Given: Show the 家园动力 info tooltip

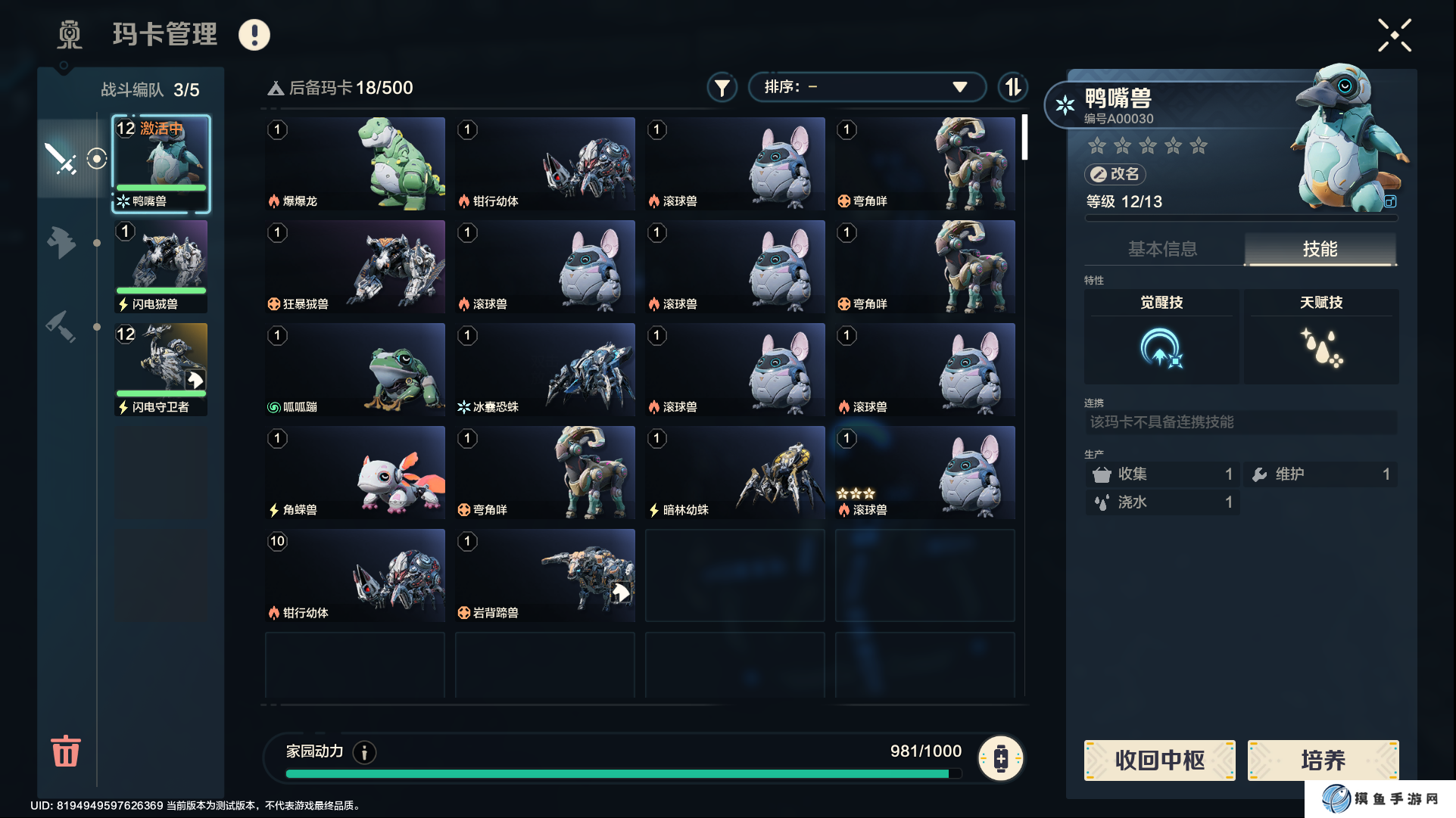Looking at the screenshot, I should tap(364, 752).
